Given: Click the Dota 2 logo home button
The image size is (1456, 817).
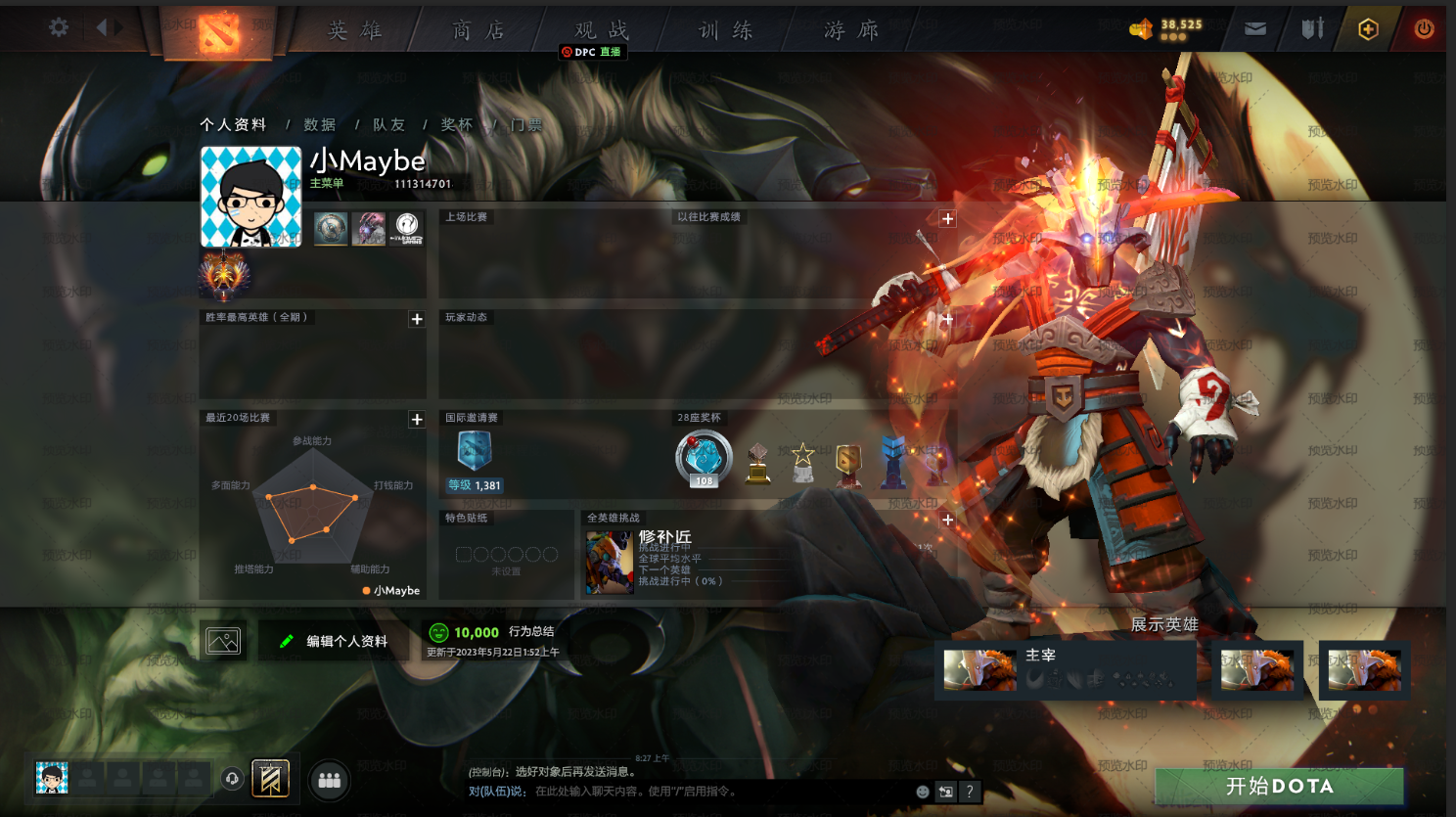Looking at the screenshot, I should 219,32.
